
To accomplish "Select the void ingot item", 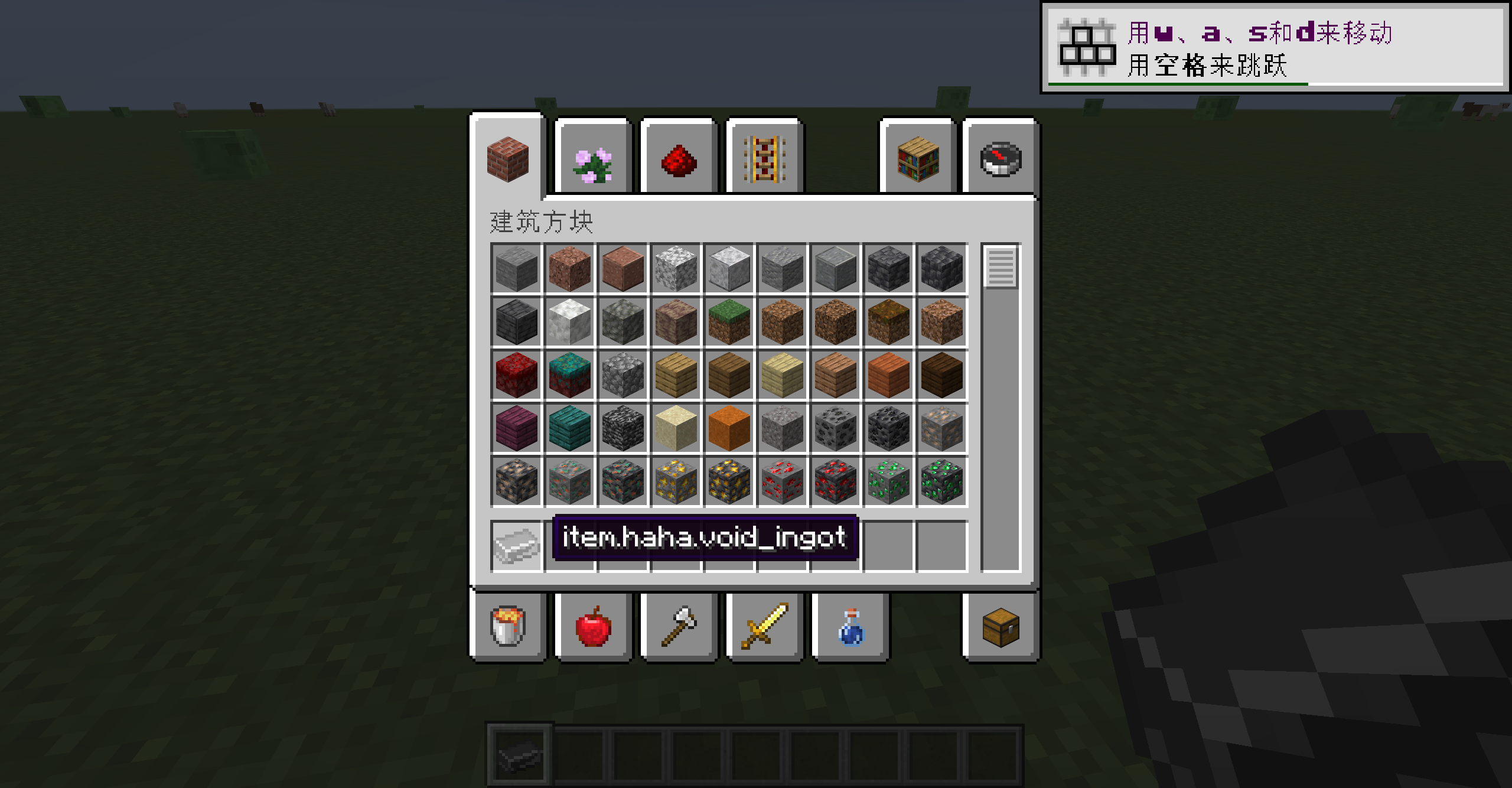I will point(516,543).
